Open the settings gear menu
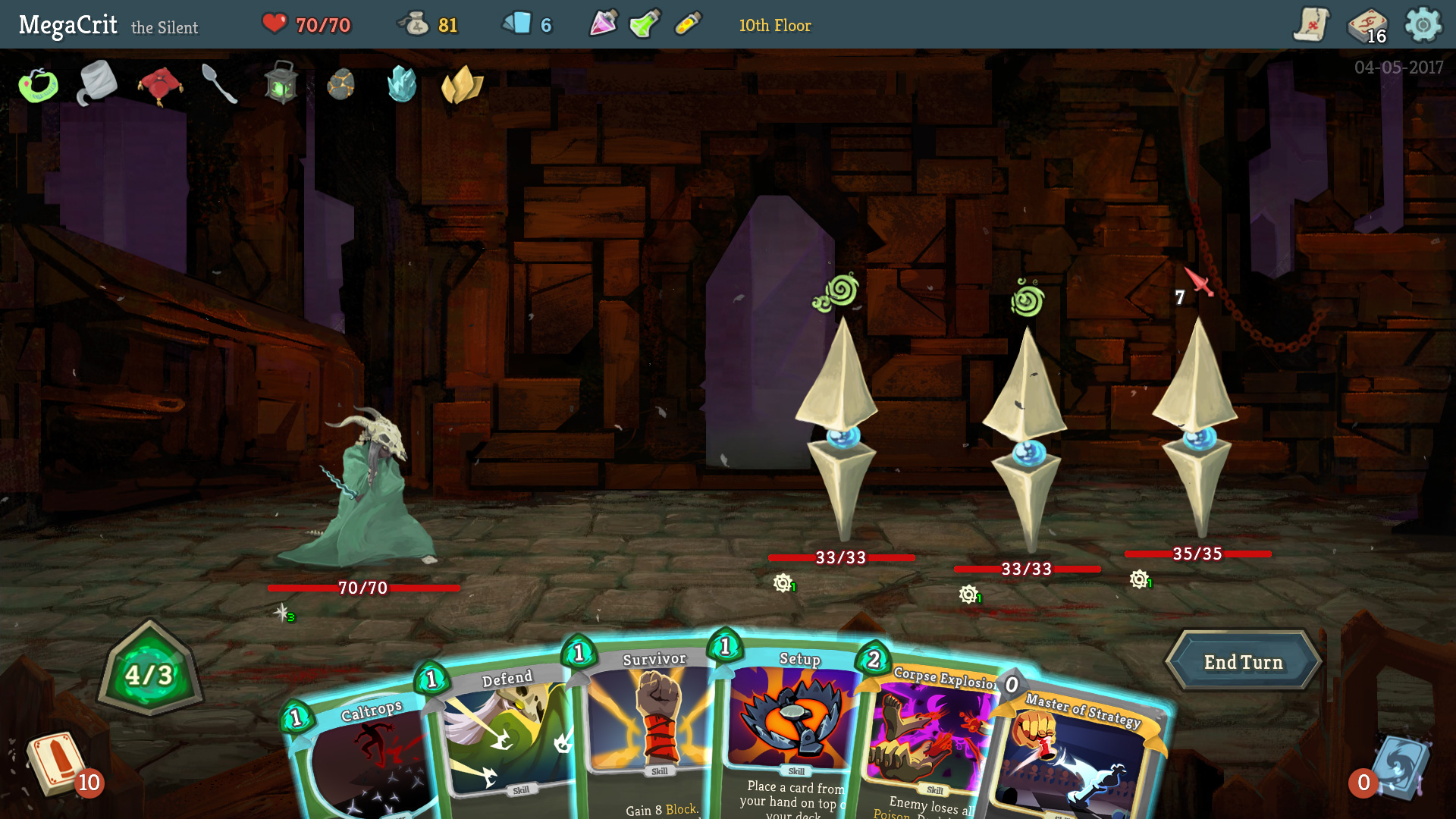1456x819 pixels. 1424,24
